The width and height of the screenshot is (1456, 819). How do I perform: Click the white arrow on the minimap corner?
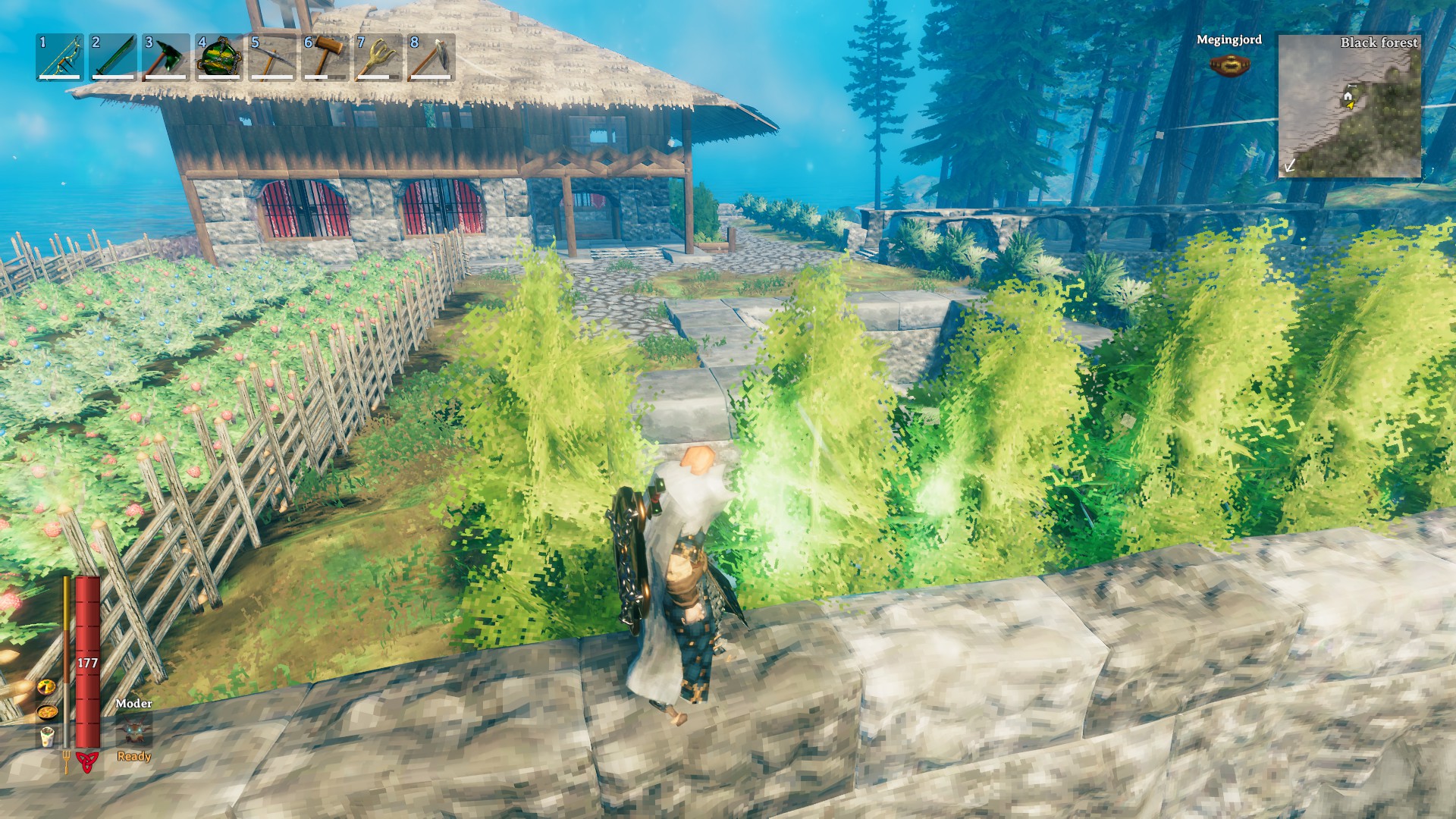pos(1290,165)
